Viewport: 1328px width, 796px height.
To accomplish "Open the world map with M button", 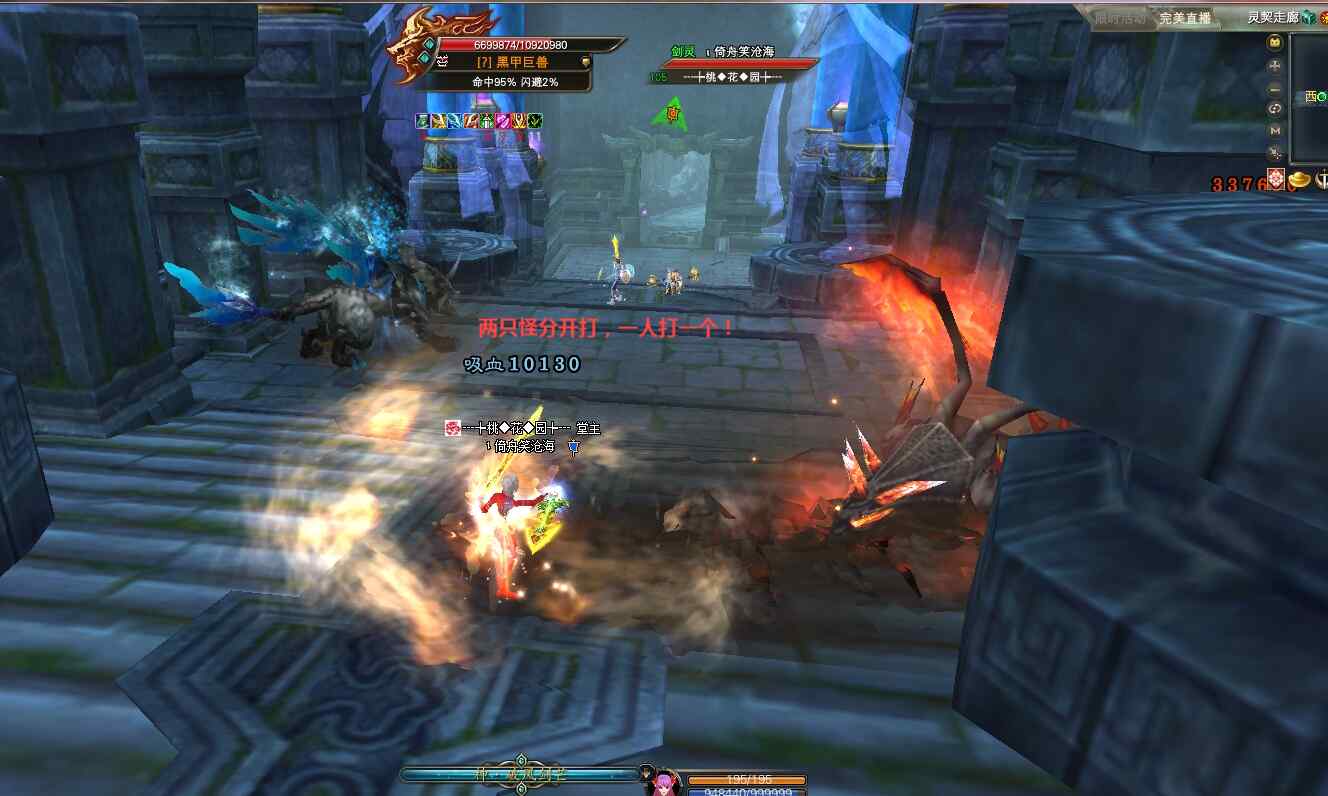I will click(1275, 130).
